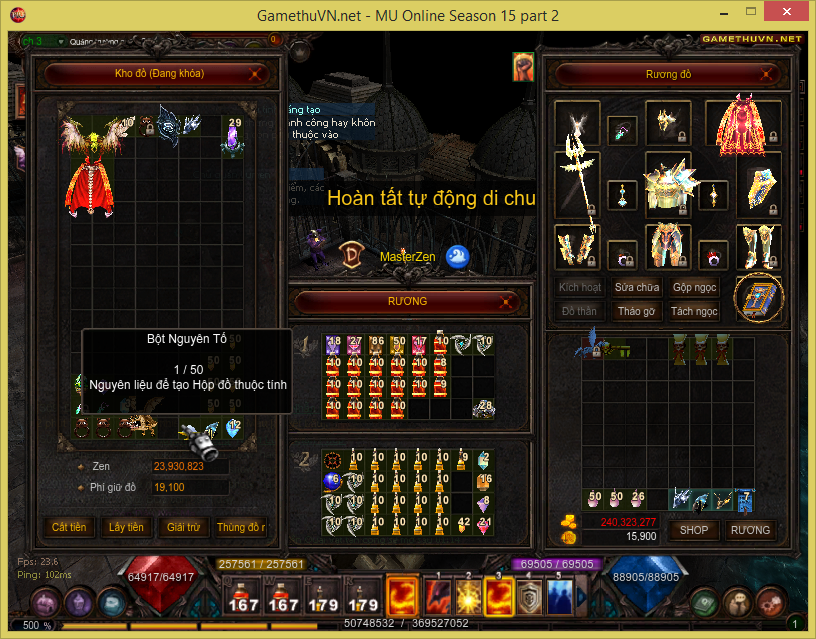This screenshot has width=816, height=639.
Task: Click the Gộp ngọc button
Action: pos(694,287)
